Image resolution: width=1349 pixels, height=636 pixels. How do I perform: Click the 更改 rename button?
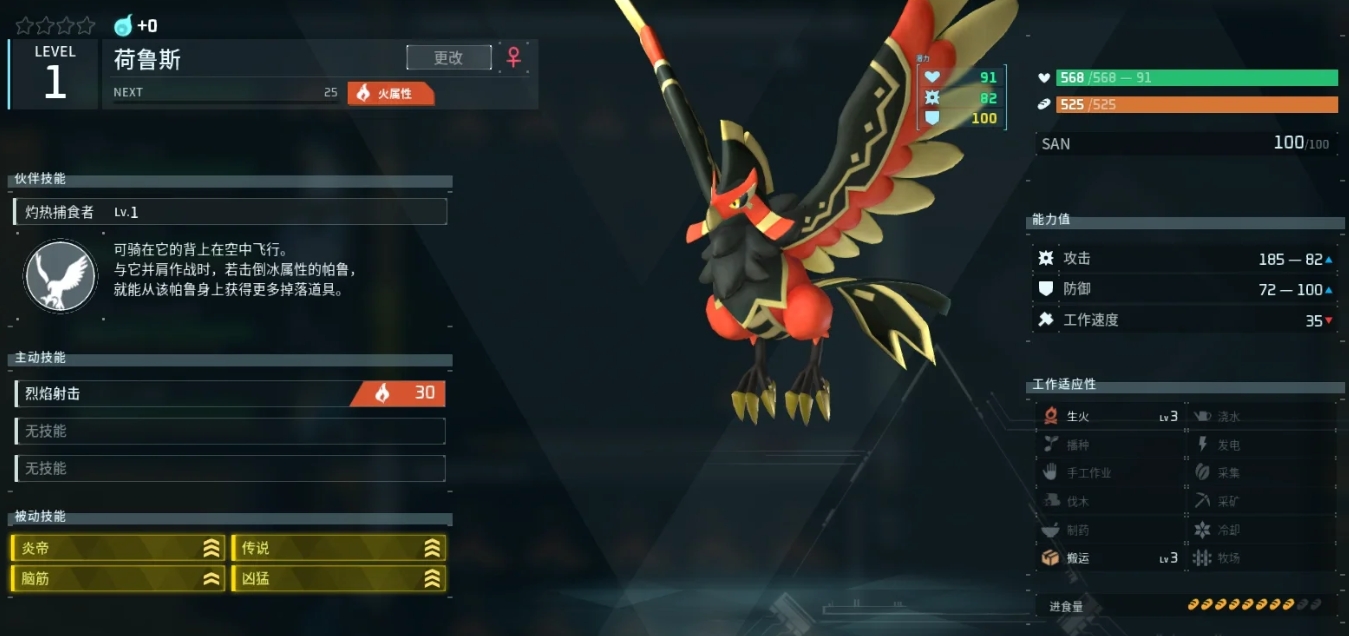click(x=449, y=58)
